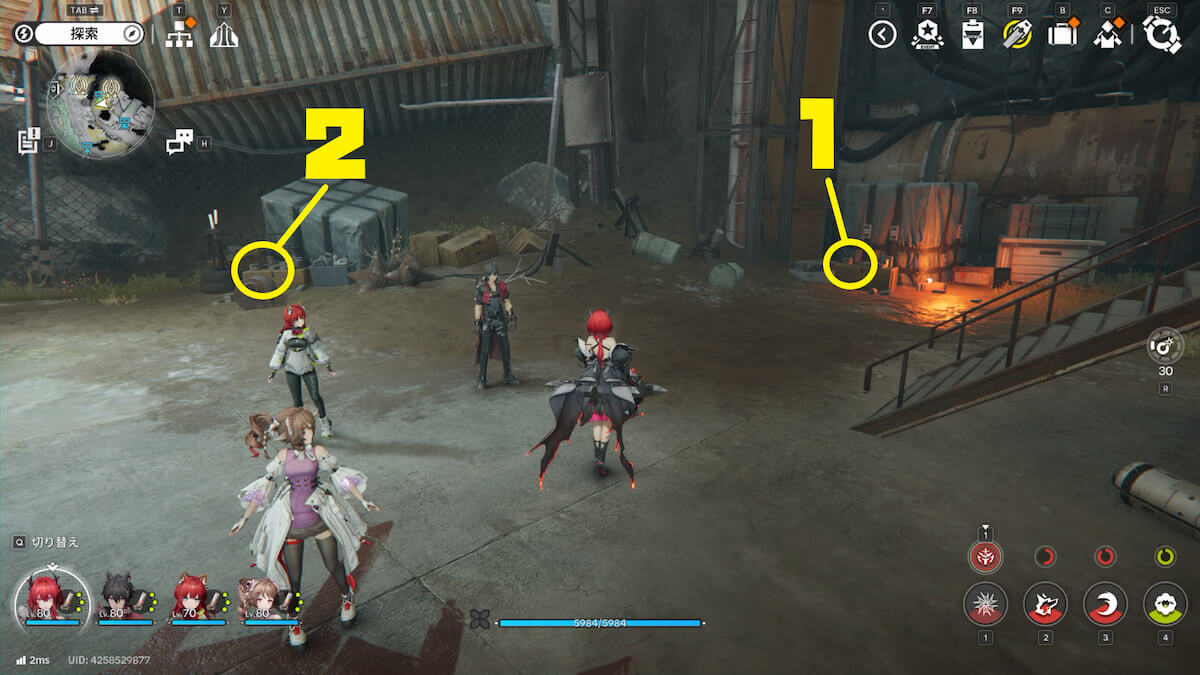This screenshot has height=675, width=1200.
Task: Activate the green sheep skill in slot 4
Action: pos(1165,604)
